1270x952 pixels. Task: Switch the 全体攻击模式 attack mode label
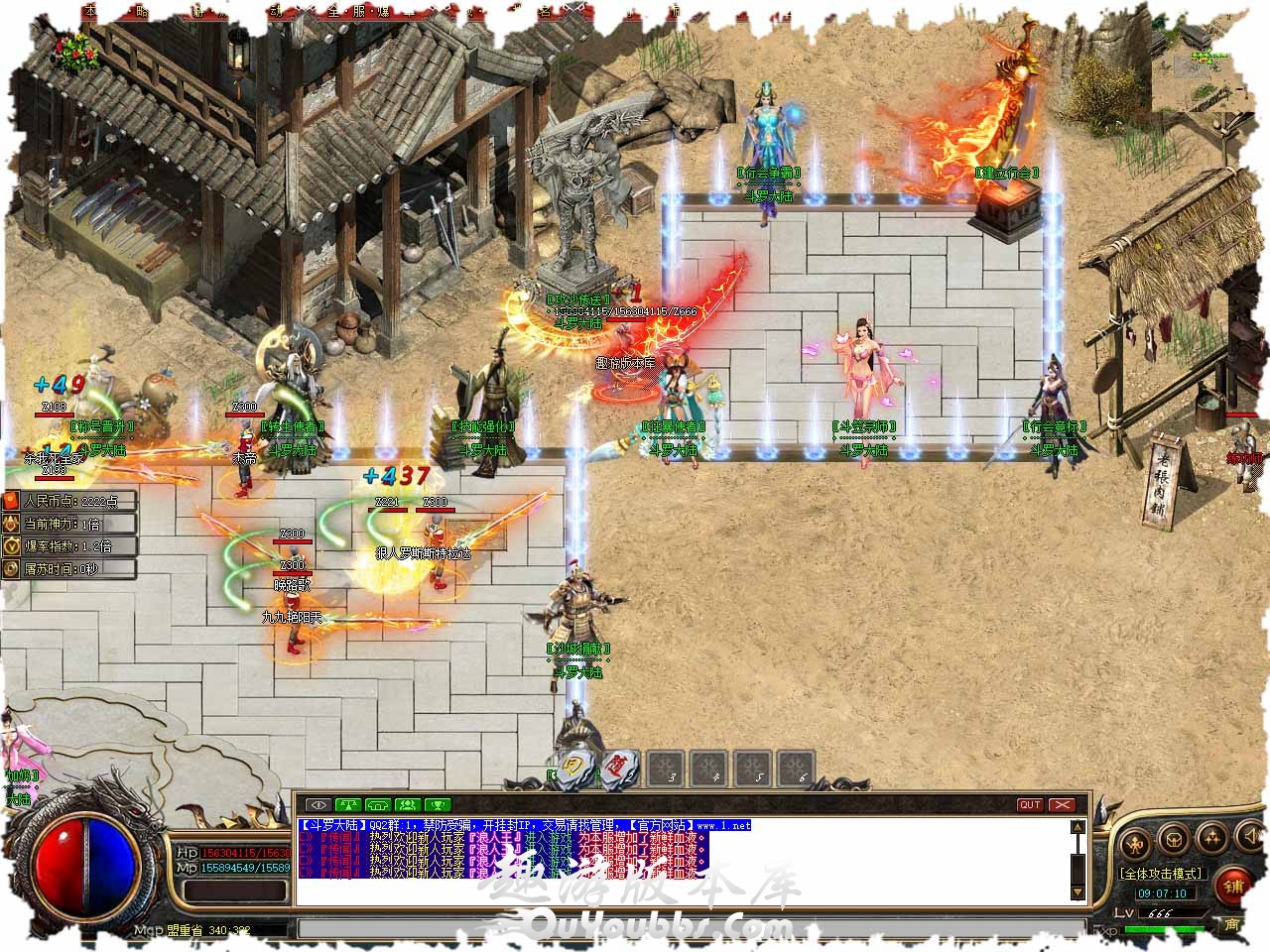tap(1162, 874)
